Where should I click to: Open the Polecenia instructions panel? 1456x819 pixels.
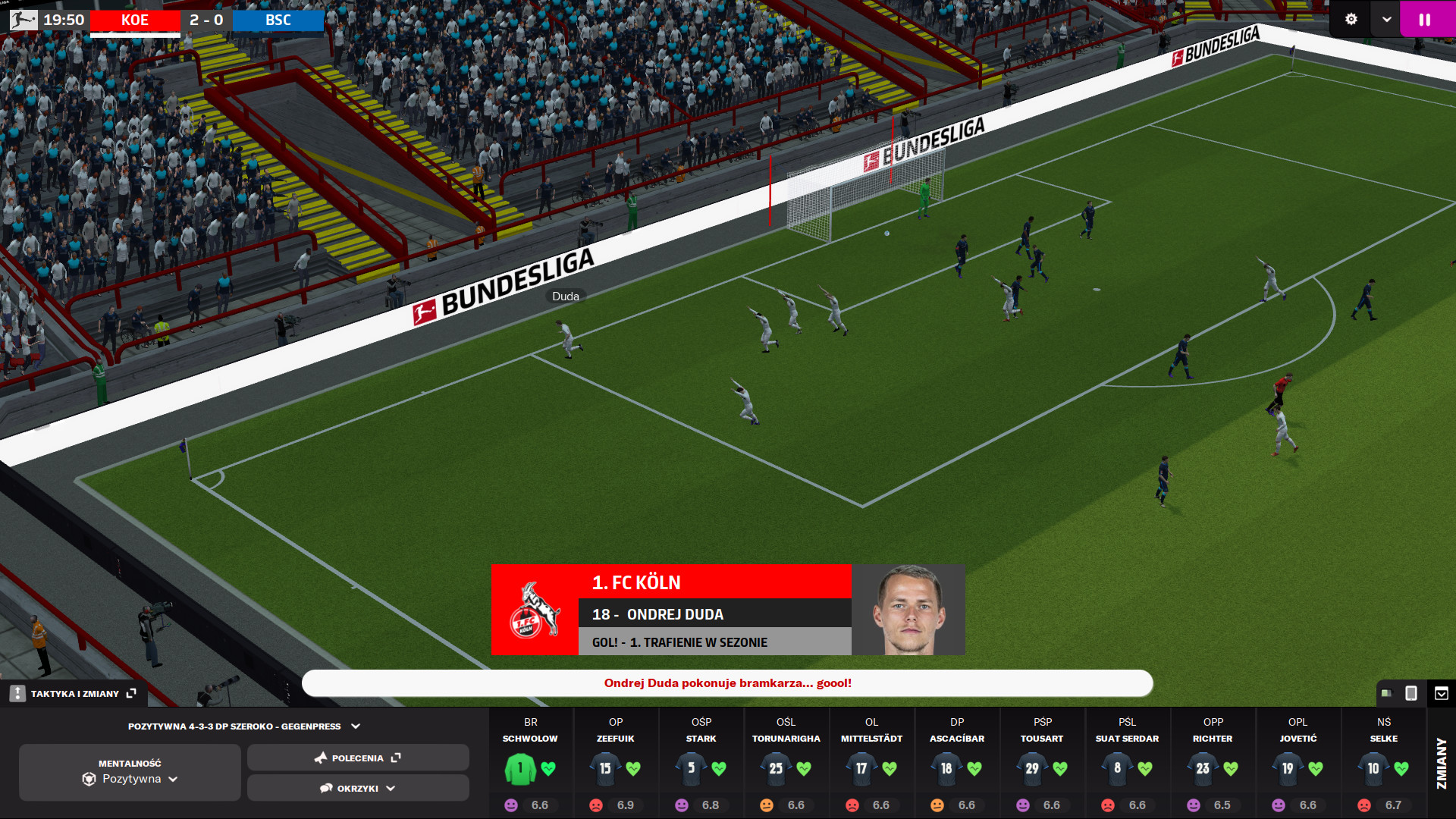(357, 758)
